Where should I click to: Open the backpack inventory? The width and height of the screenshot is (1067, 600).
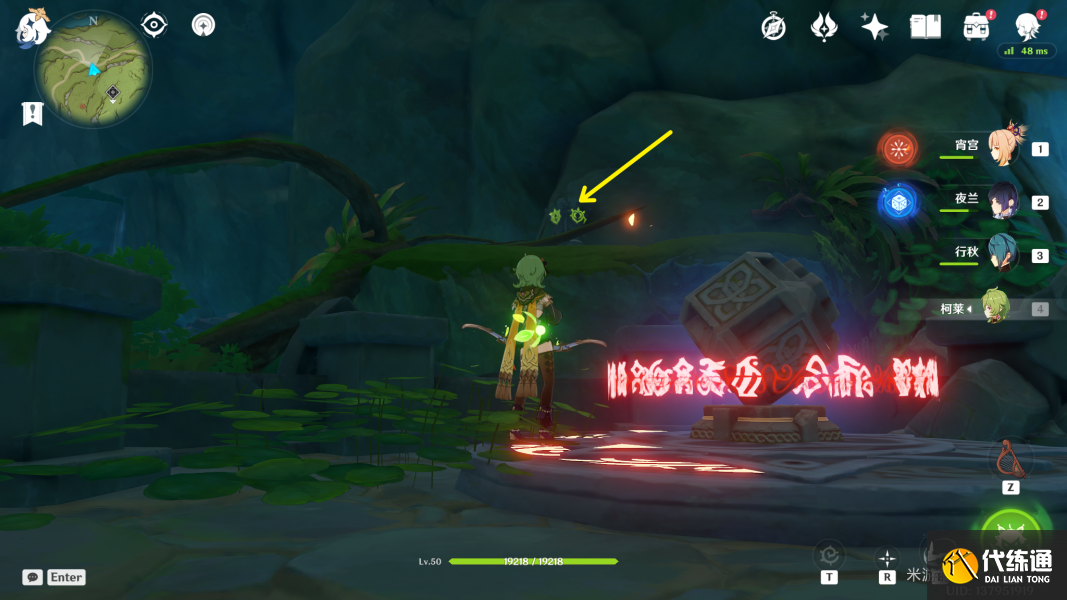click(977, 27)
